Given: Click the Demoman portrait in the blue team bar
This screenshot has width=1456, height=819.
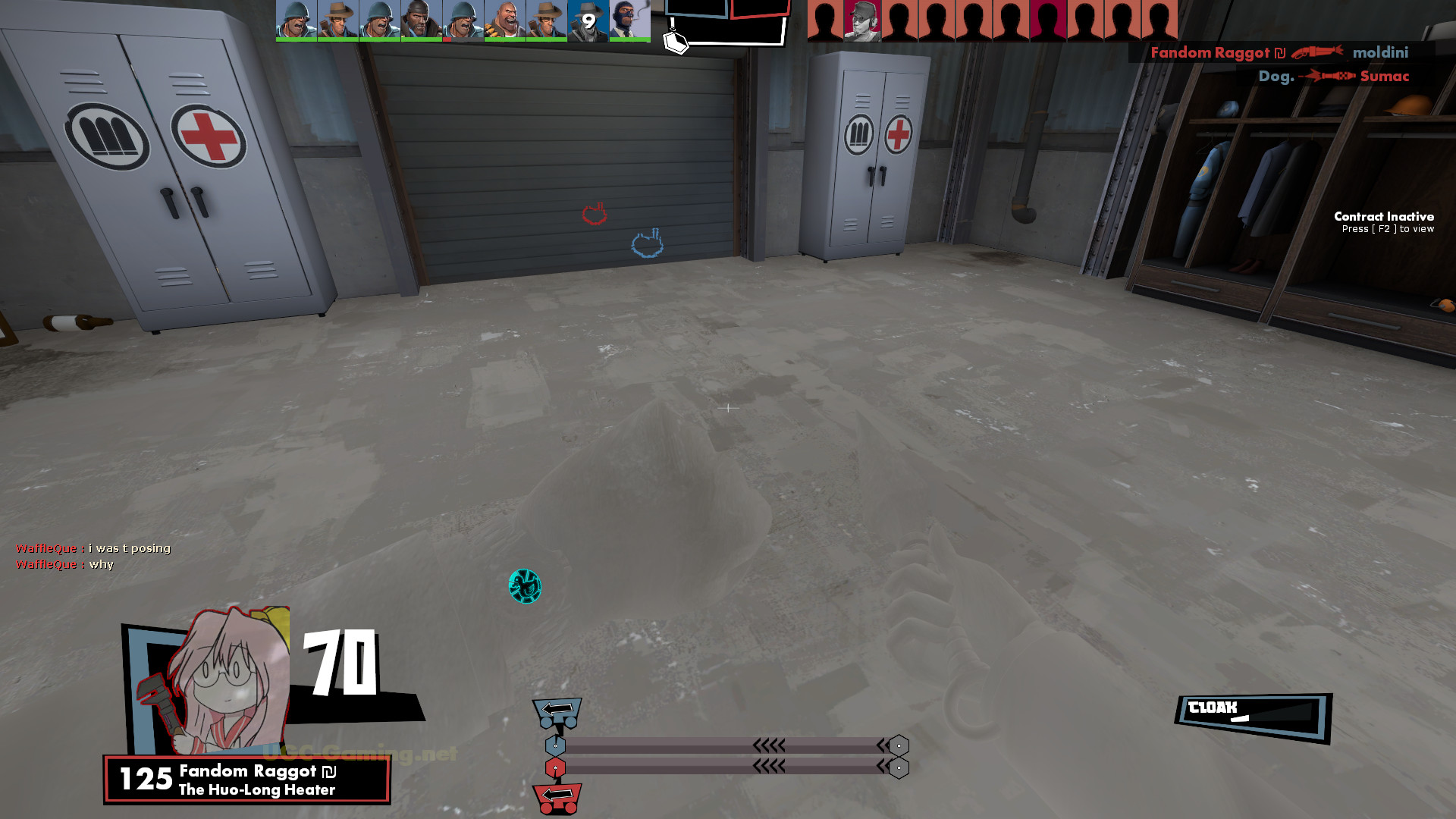Looking at the screenshot, I should coord(421,19).
